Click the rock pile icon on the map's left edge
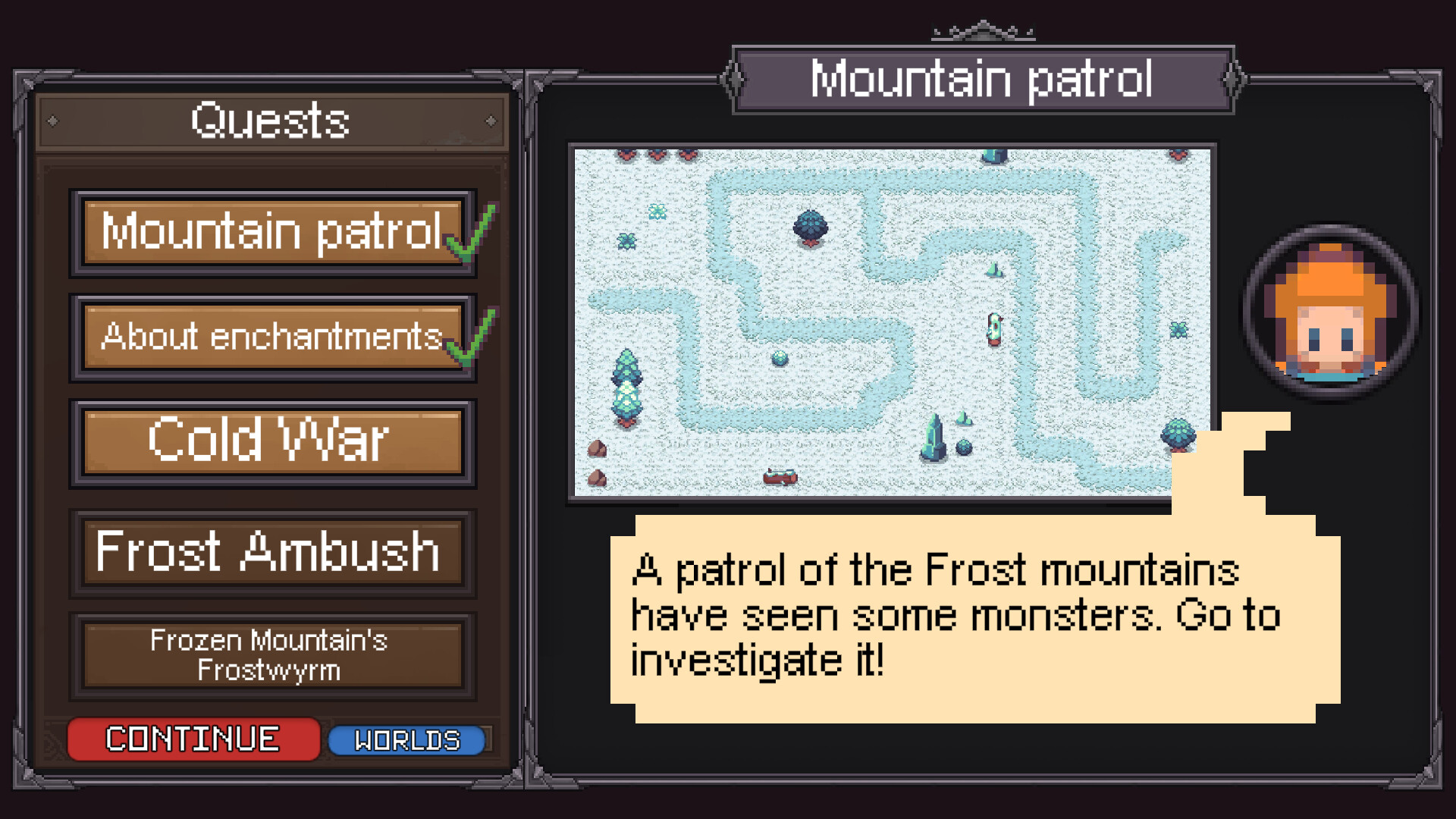Image resolution: width=1456 pixels, height=819 pixels. pyautogui.click(x=598, y=450)
